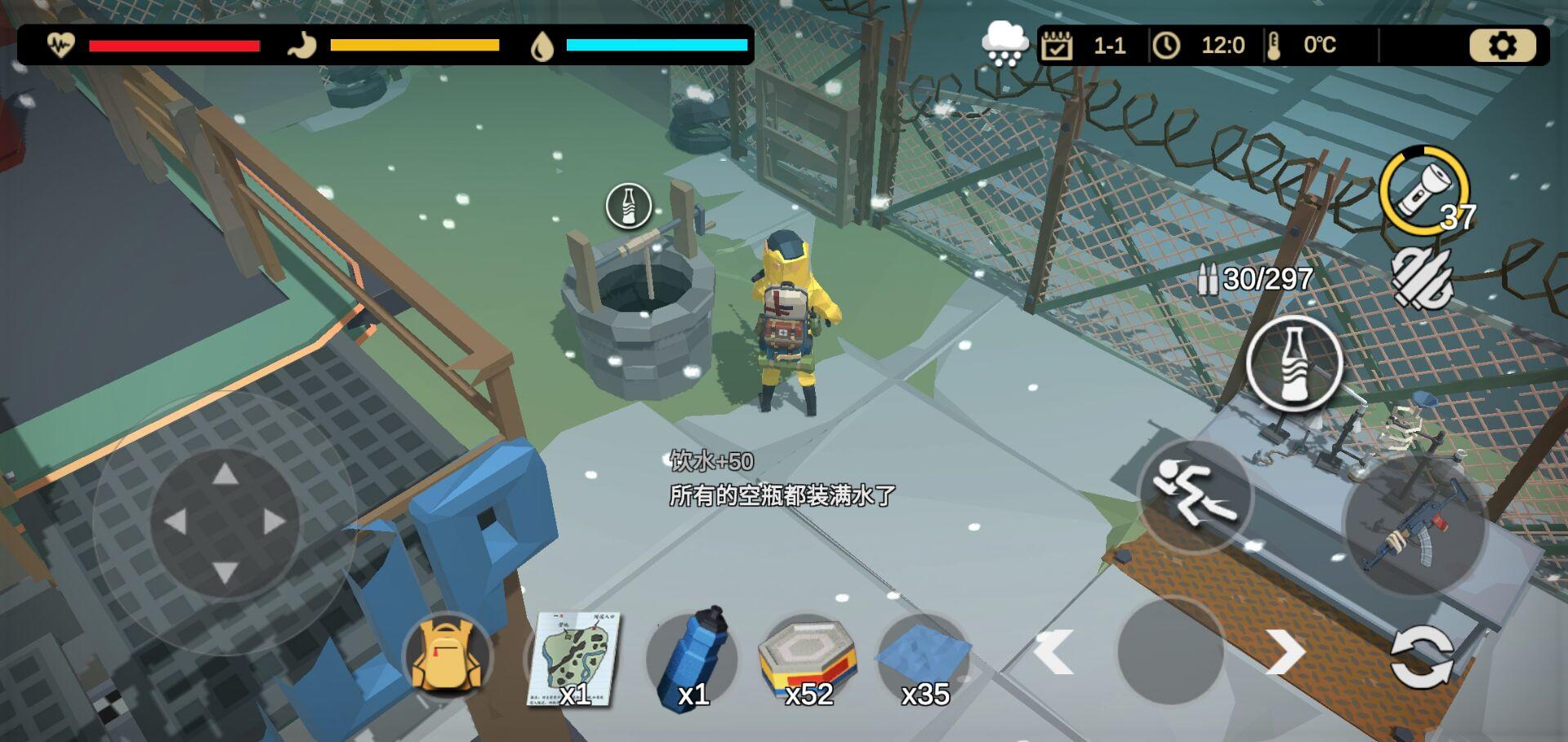
Task: Move up with the joystick arrow
Action: [x=225, y=474]
